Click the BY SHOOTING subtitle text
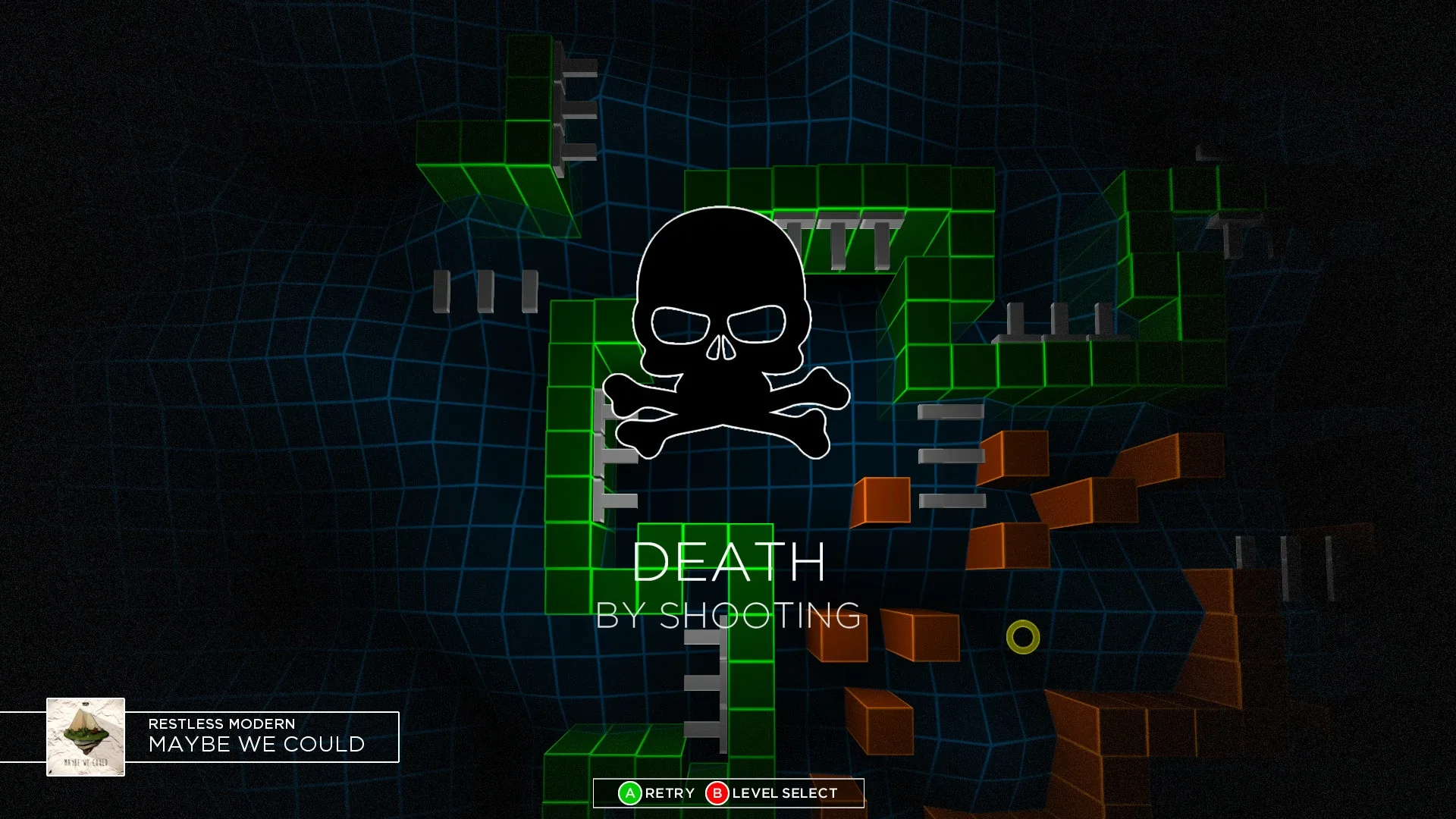The height and width of the screenshot is (819, 1456). coord(728,616)
